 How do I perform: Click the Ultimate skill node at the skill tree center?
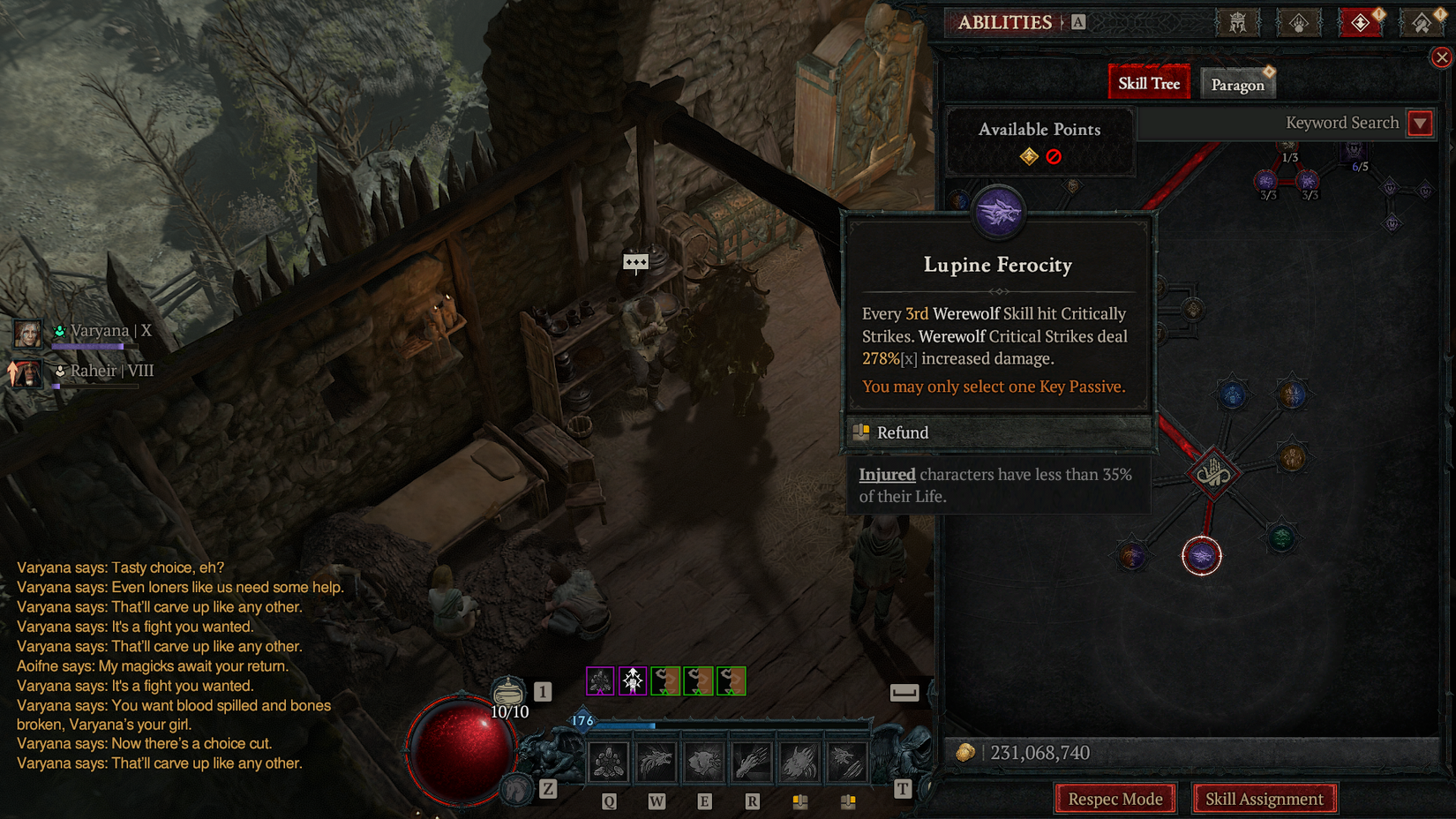coord(1216,474)
